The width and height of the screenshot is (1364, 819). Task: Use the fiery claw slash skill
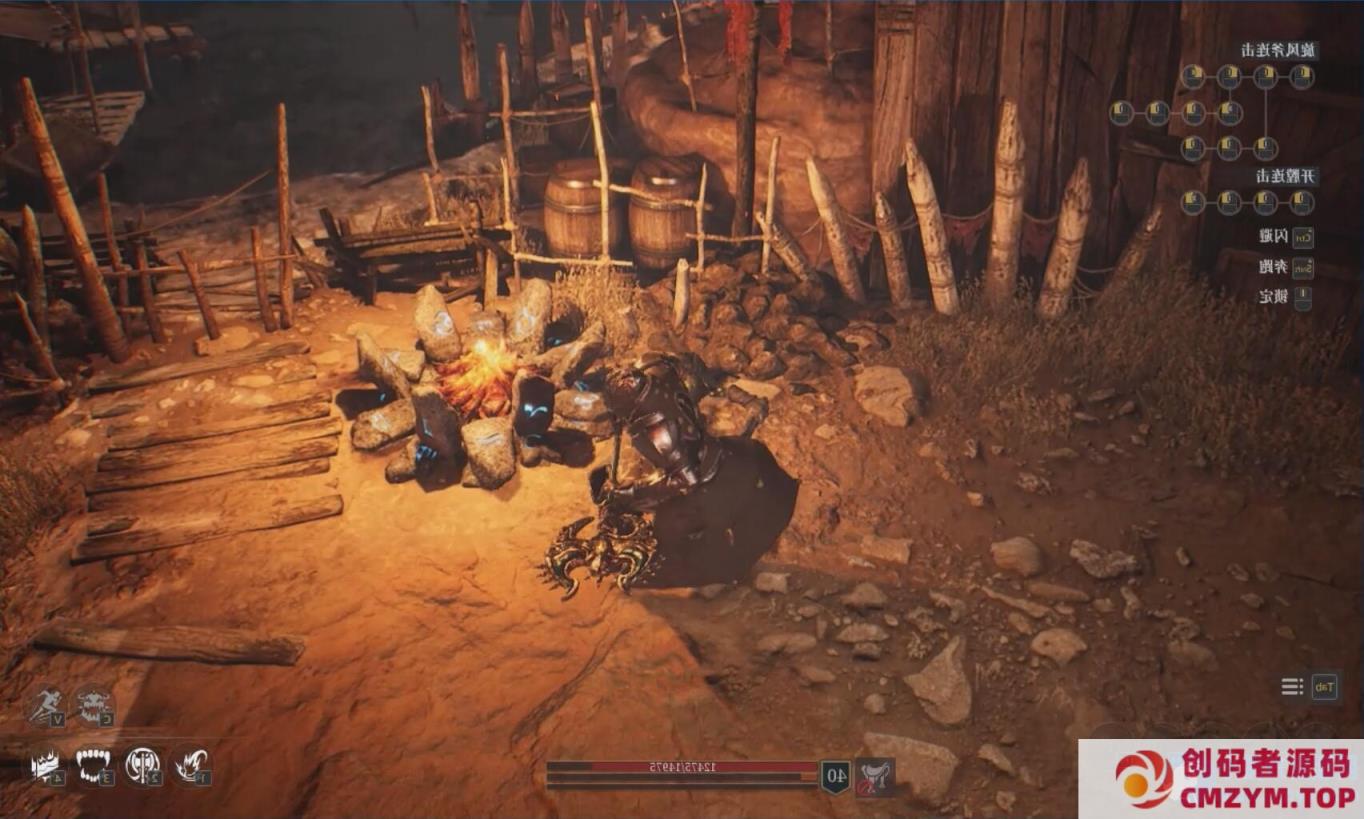coord(191,767)
